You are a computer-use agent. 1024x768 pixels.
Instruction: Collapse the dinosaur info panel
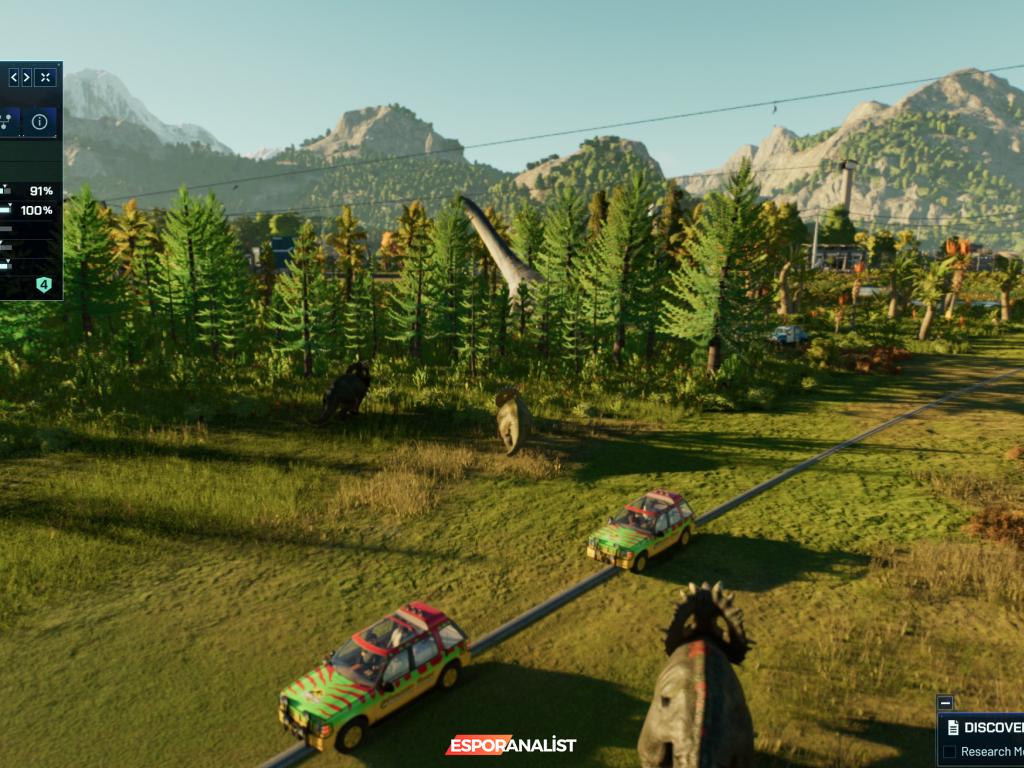[45, 77]
